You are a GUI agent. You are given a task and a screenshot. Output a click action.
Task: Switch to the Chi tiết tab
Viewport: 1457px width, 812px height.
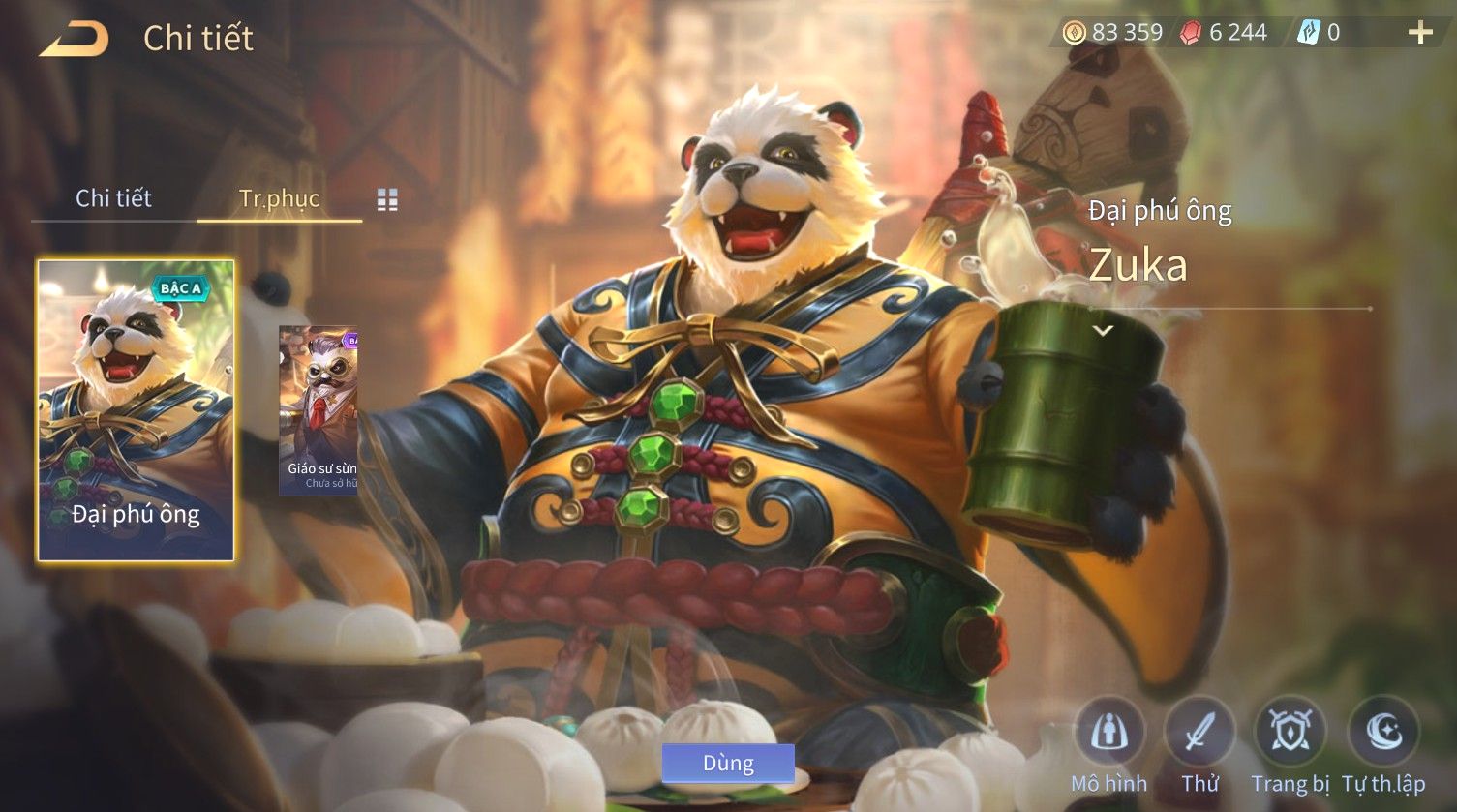[113, 198]
